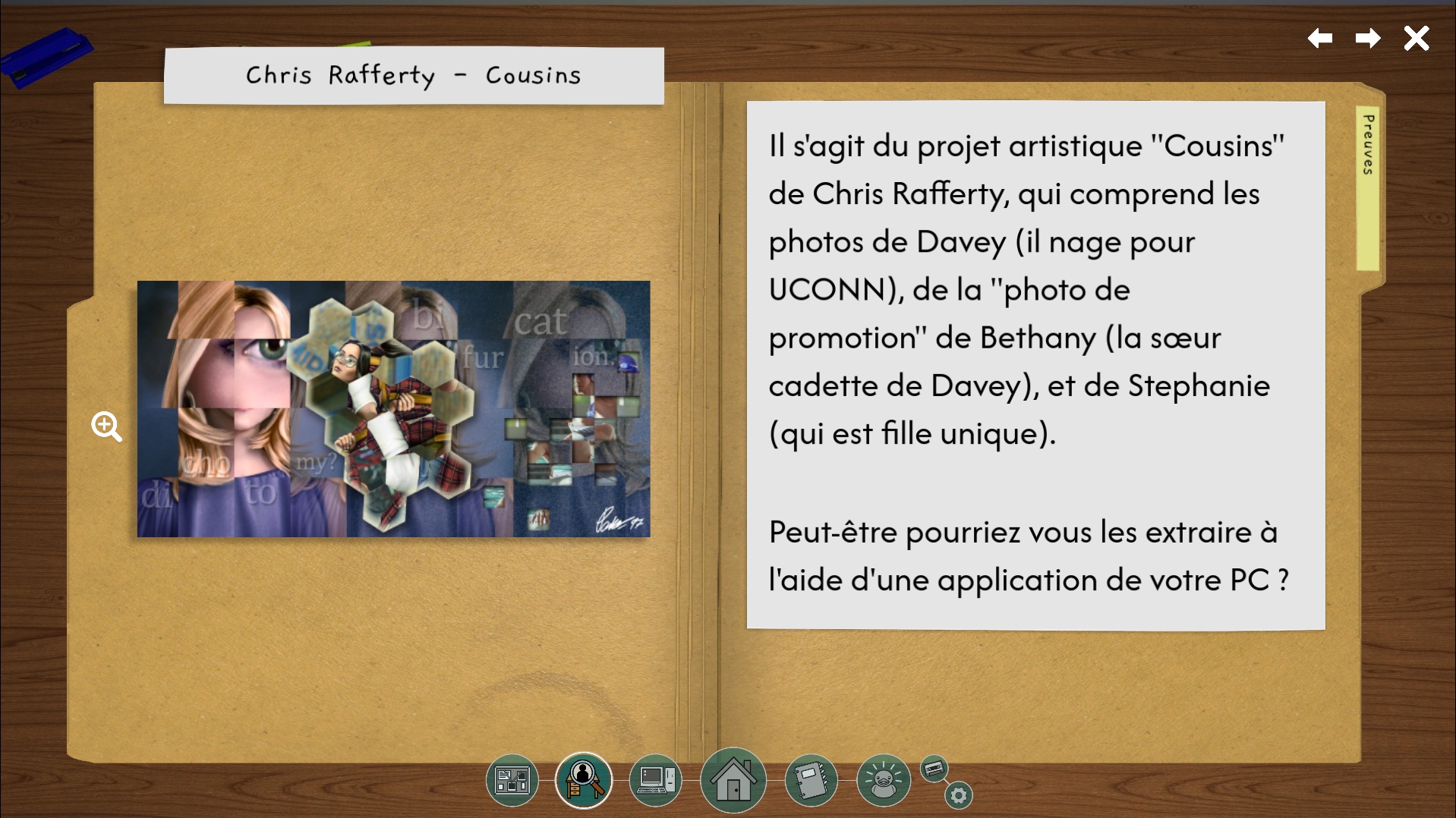Open the cassette tape menu
Viewport: 1456px width, 818px height.
point(934,769)
